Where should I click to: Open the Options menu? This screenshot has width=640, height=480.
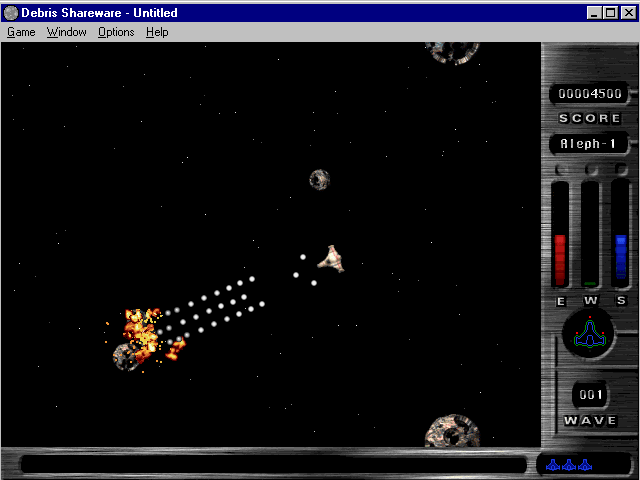116,32
